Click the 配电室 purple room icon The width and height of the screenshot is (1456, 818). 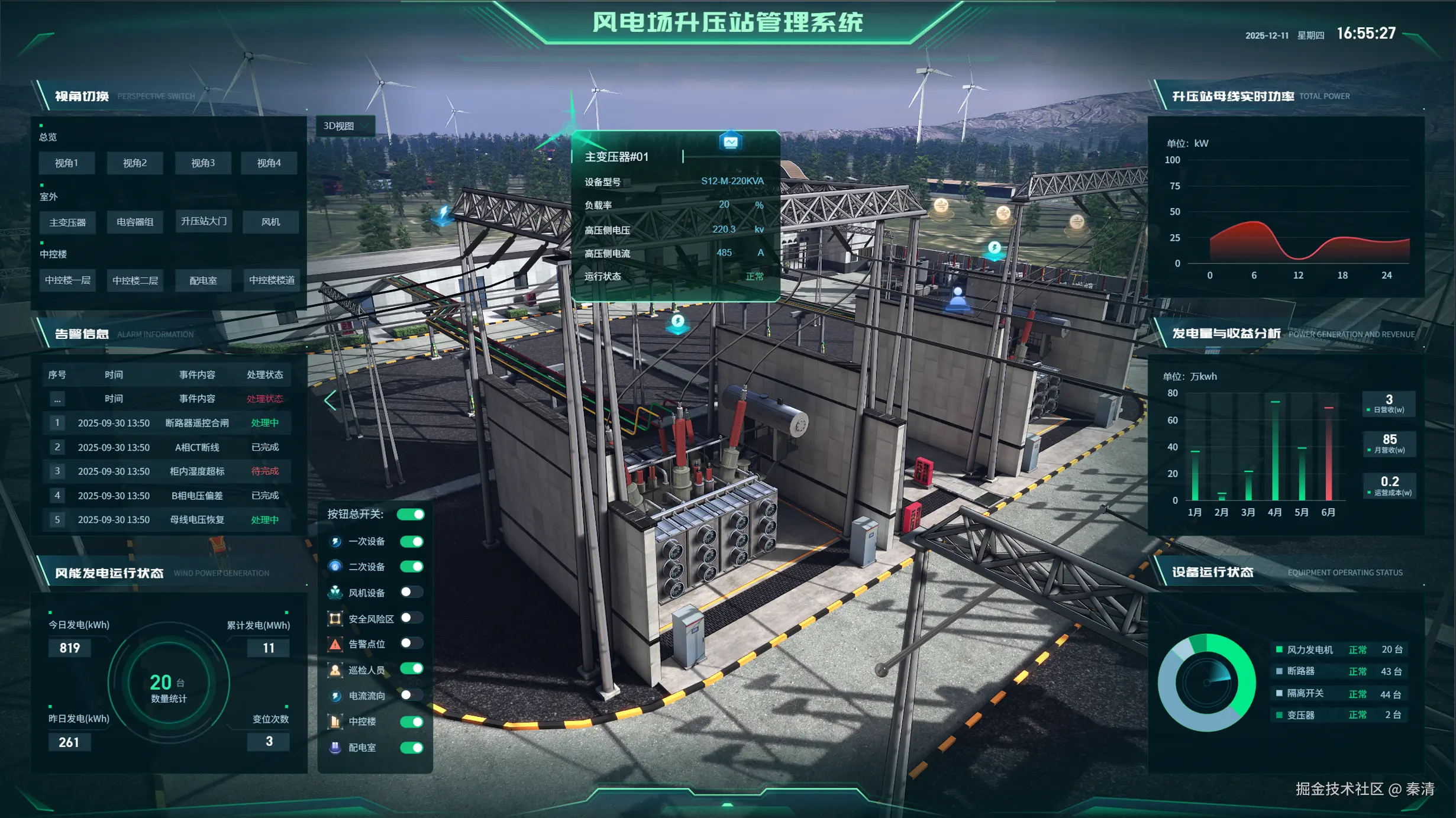pyautogui.click(x=335, y=748)
